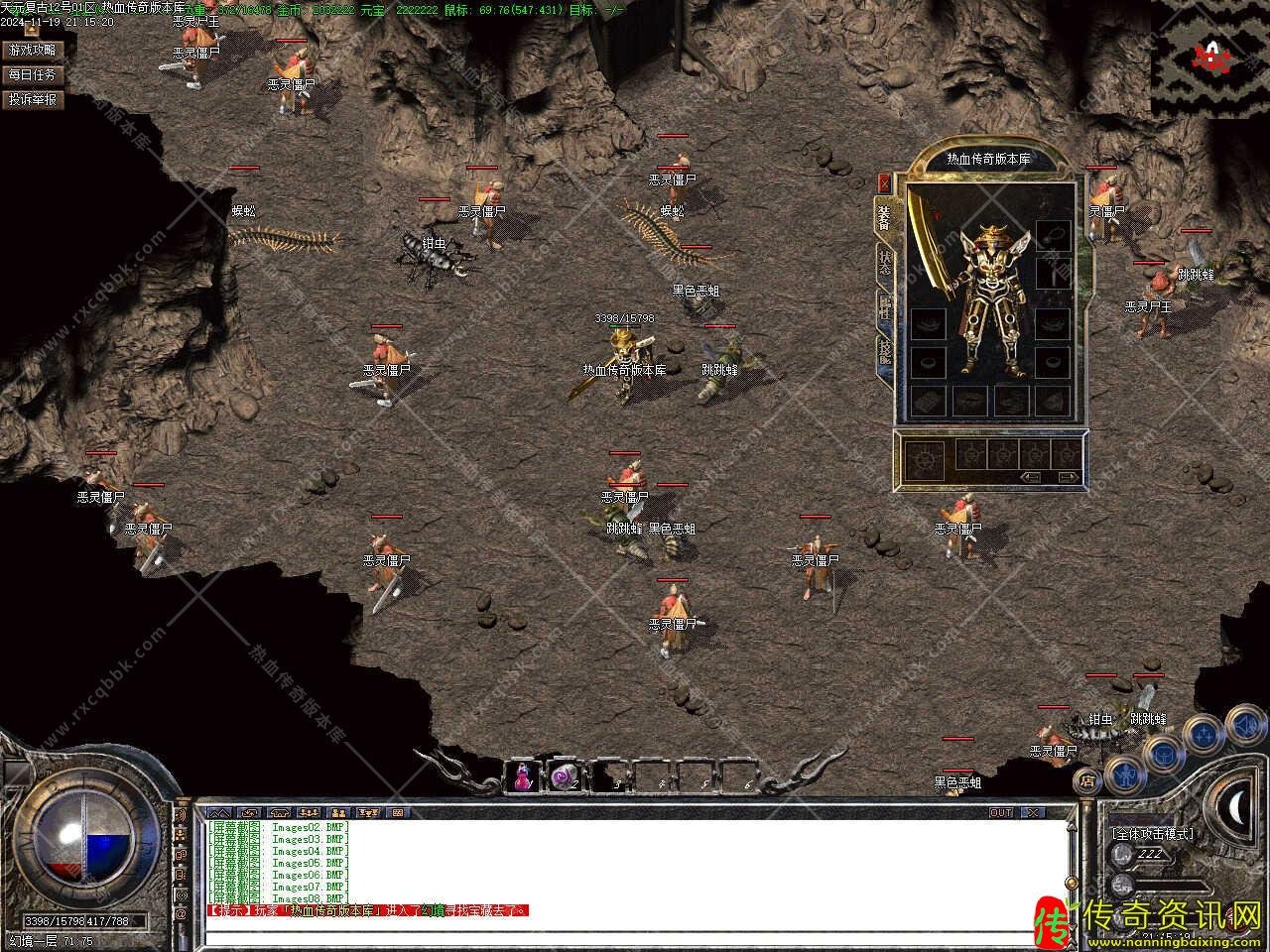Click the OUT button above chat
Viewport: 1270px width, 952px height.
coord(1001,812)
